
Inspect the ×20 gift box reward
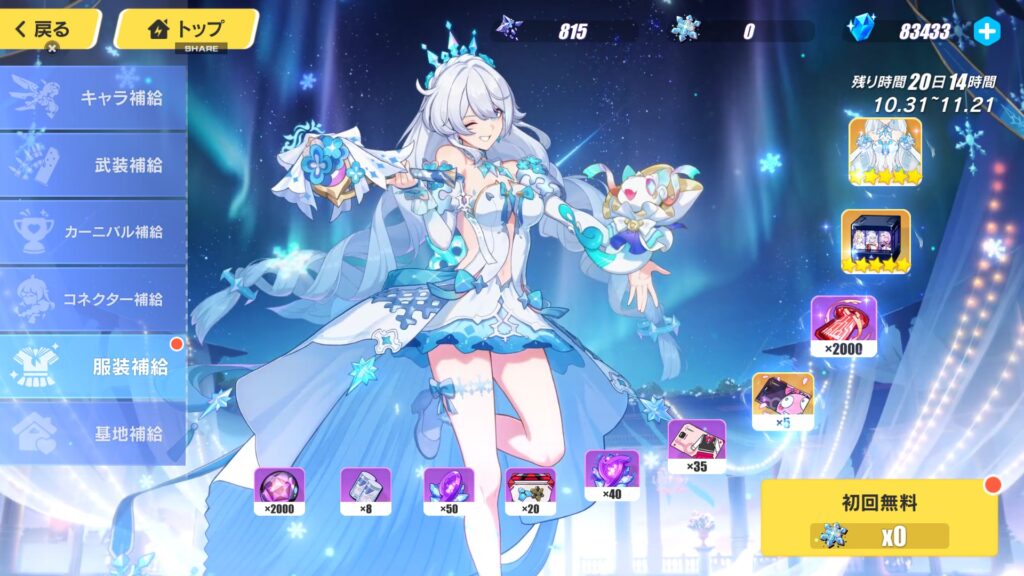click(530, 492)
